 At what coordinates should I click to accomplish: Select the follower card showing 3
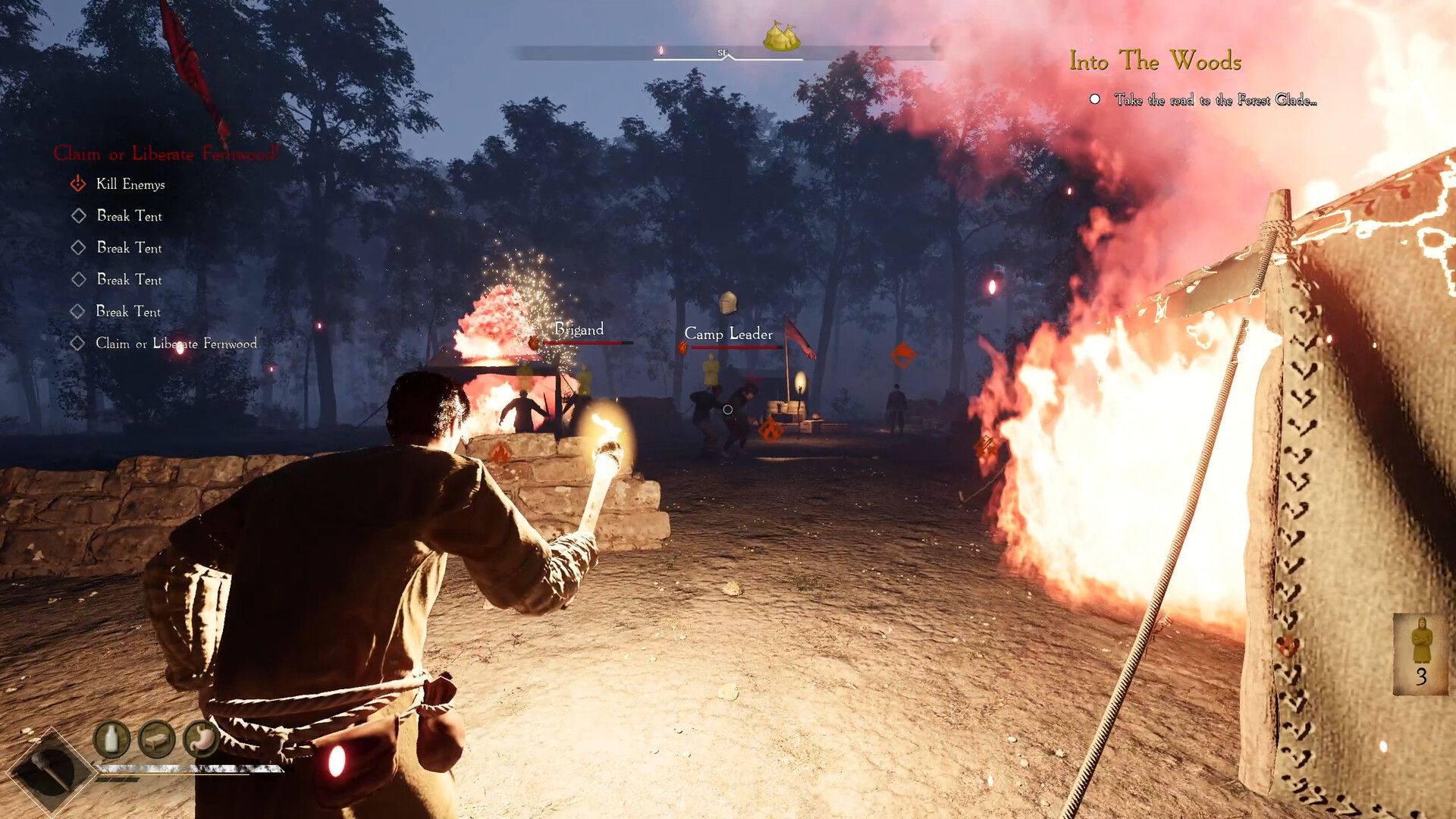pos(1420,654)
